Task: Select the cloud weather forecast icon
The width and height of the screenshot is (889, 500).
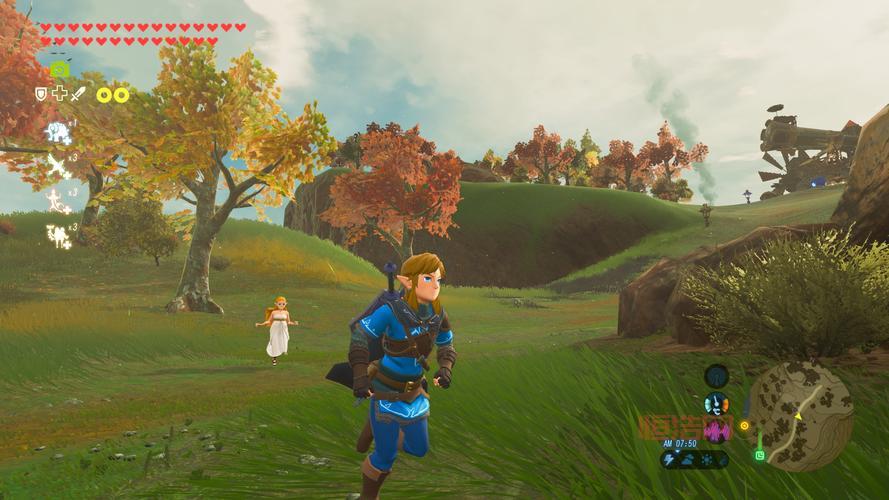Action: coord(688,459)
